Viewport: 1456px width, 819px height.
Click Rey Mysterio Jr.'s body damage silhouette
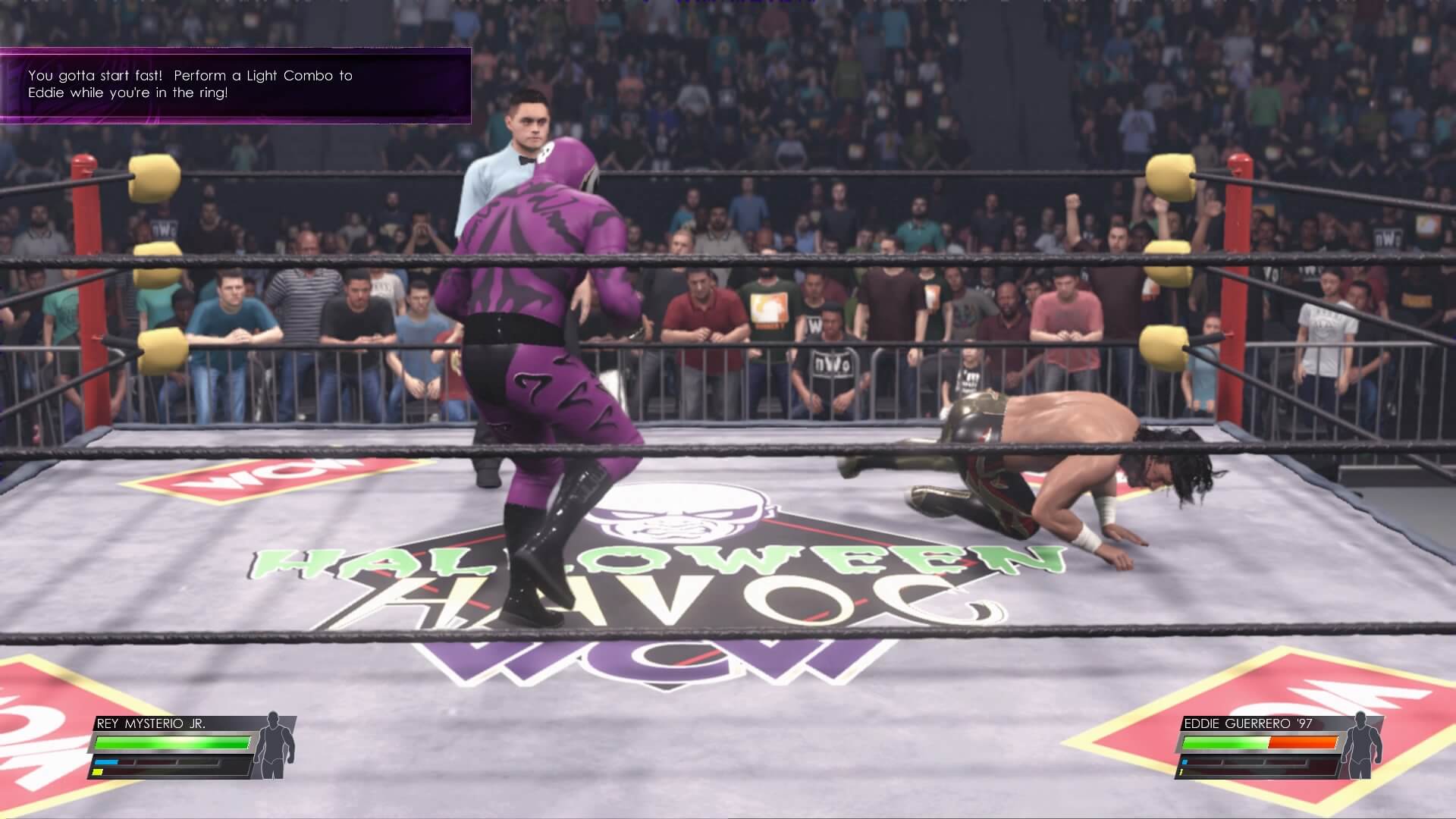274,746
